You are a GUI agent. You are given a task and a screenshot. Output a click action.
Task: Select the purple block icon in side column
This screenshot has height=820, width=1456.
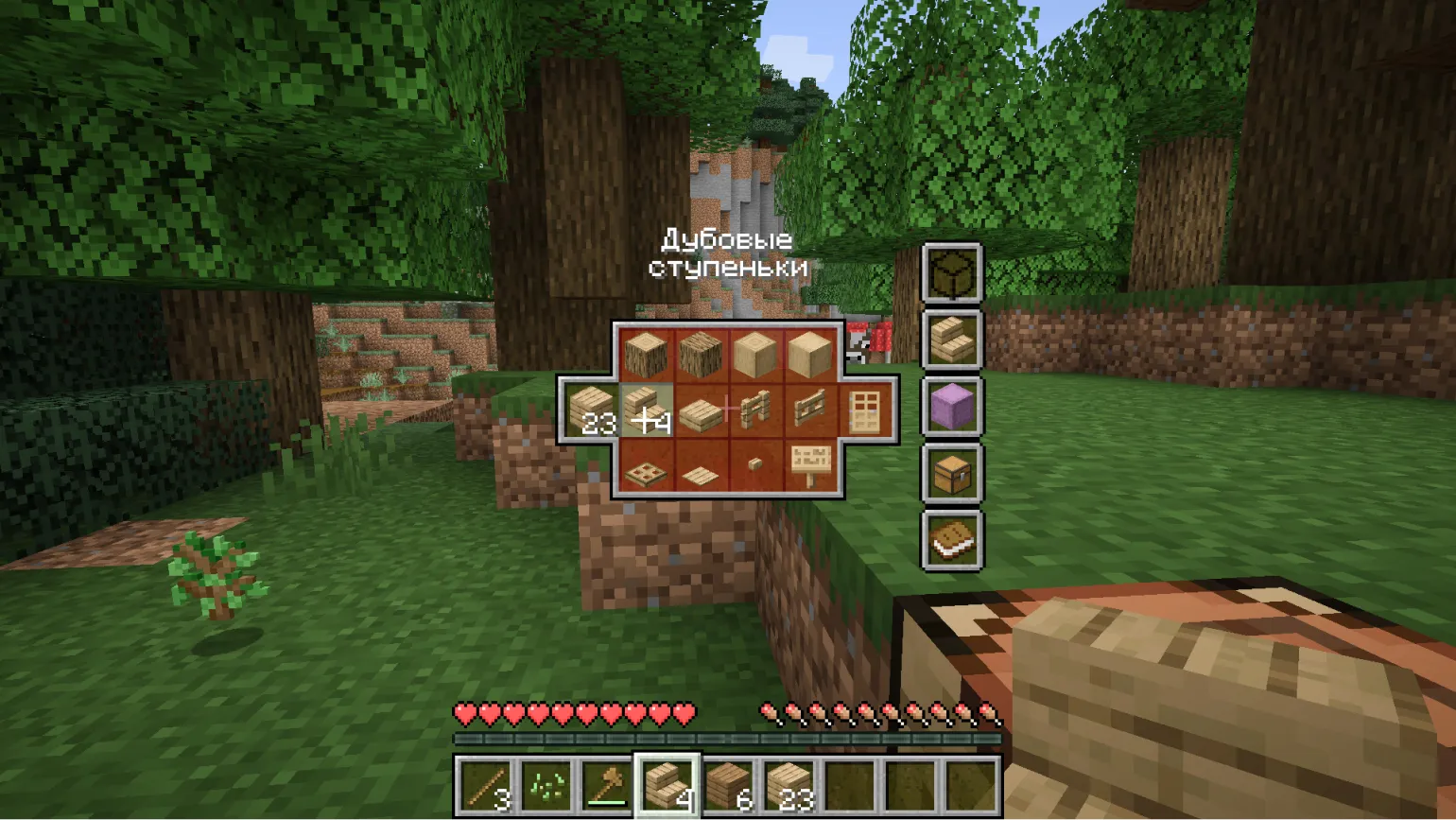pos(952,406)
